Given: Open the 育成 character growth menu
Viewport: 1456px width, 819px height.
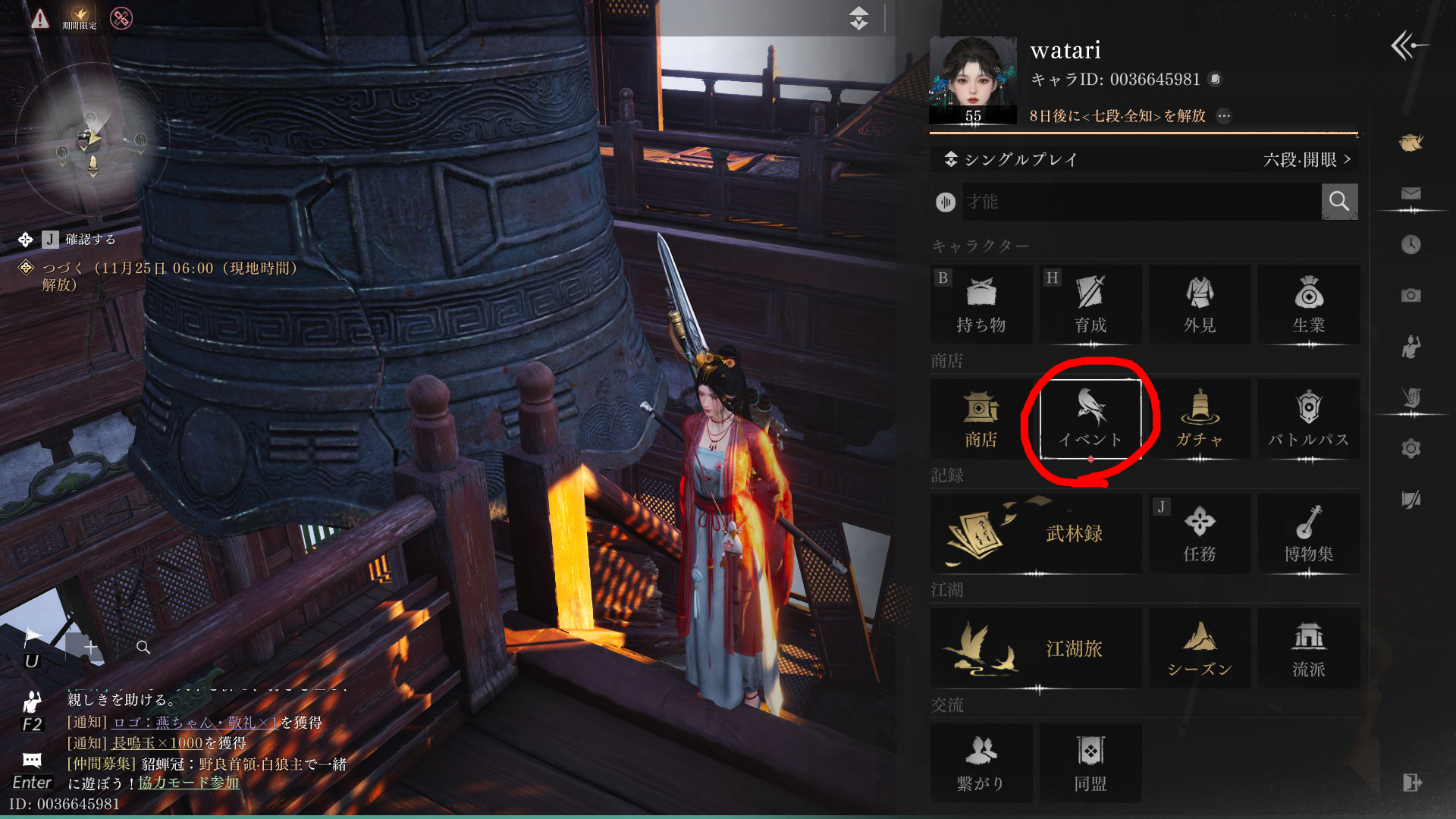Looking at the screenshot, I should pyautogui.click(x=1090, y=304).
